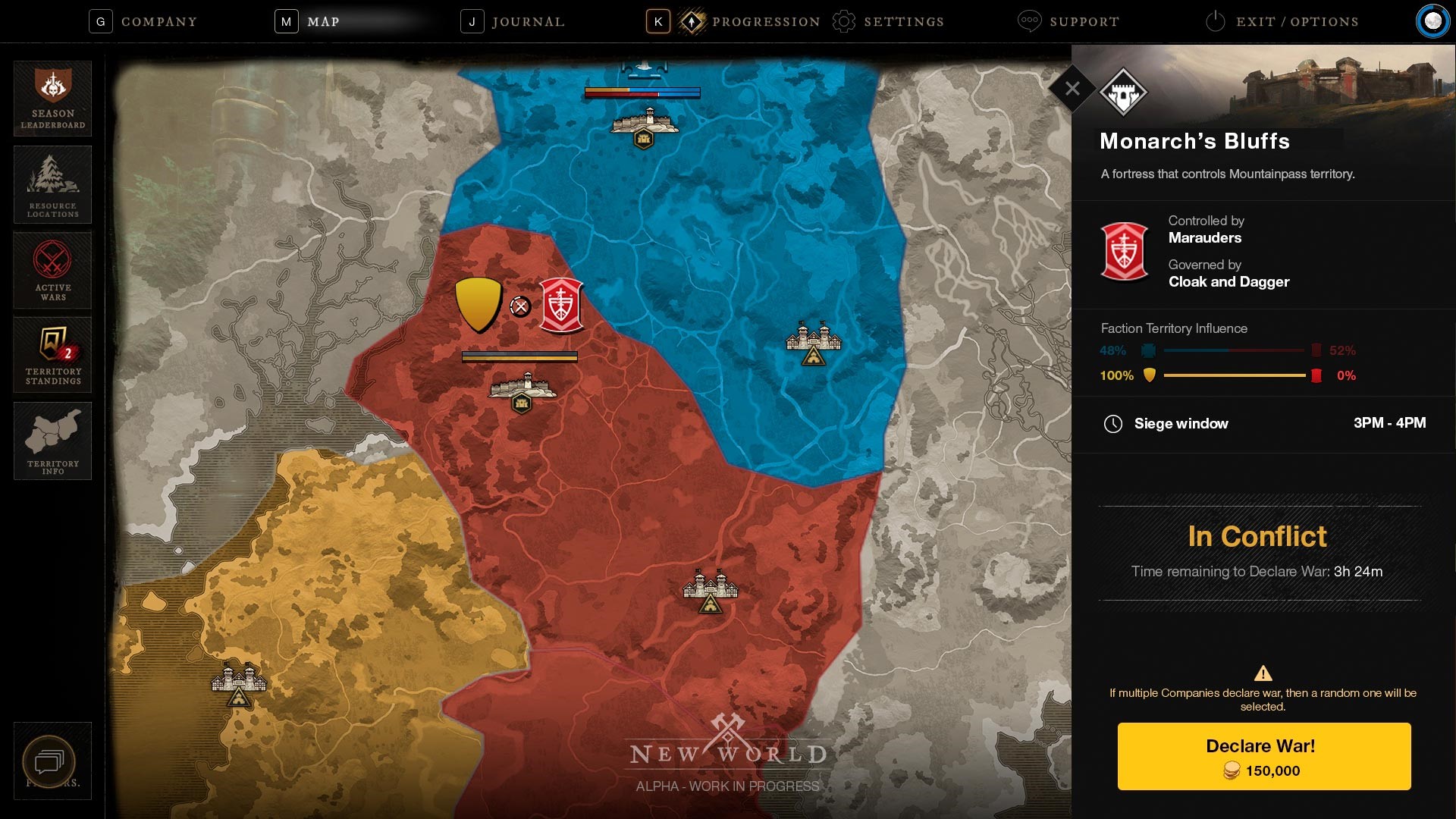Show Territory Info

(x=53, y=441)
